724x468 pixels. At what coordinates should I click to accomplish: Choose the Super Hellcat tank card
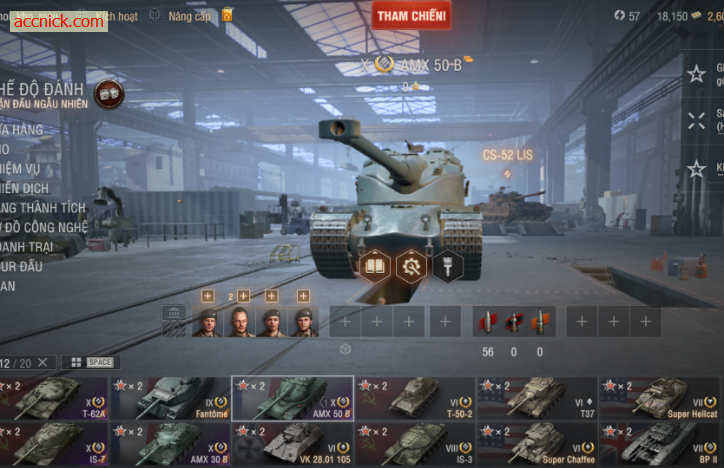pos(658,398)
